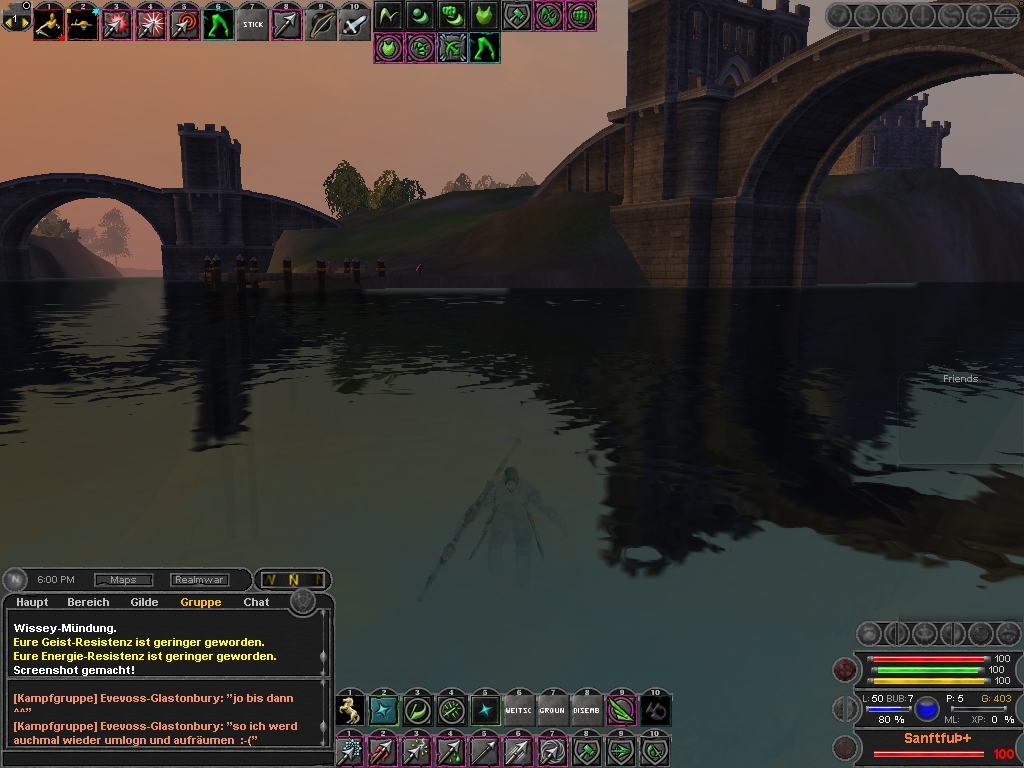The image size is (1024, 768).
Task: Open the Friends panel
Action: pyautogui.click(x=960, y=379)
